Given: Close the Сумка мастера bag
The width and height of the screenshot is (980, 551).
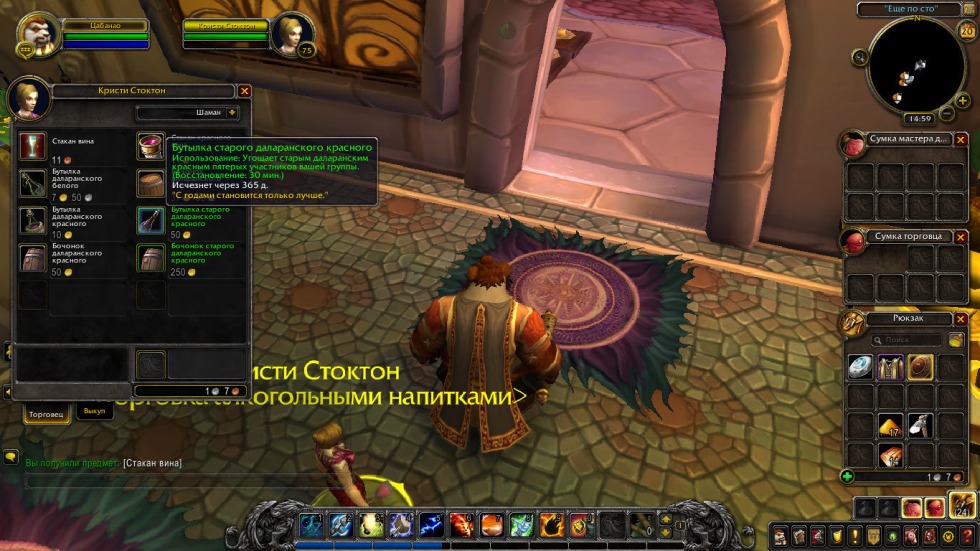Looking at the screenshot, I should (x=960, y=139).
